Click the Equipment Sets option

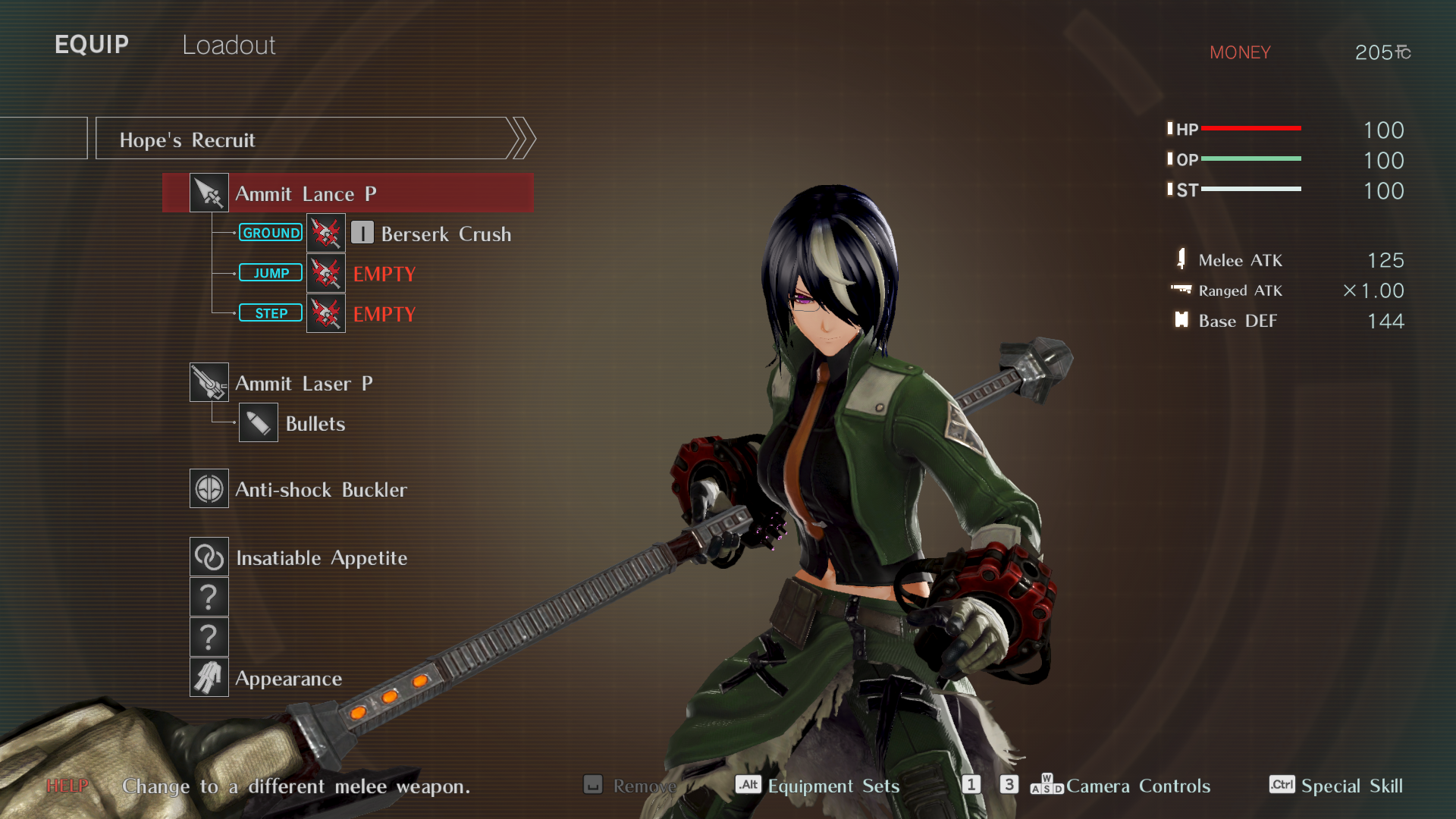point(833,786)
